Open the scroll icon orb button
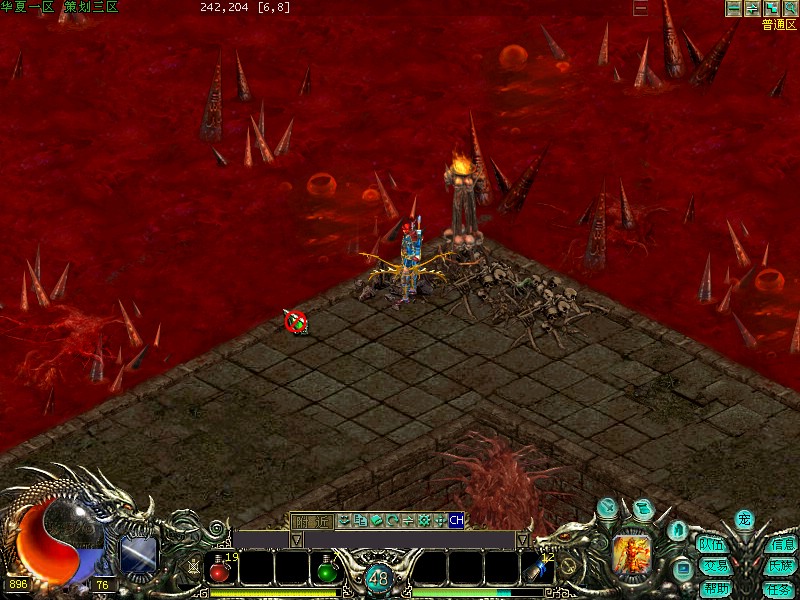The width and height of the screenshot is (800, 600). (x=643, y=507)
